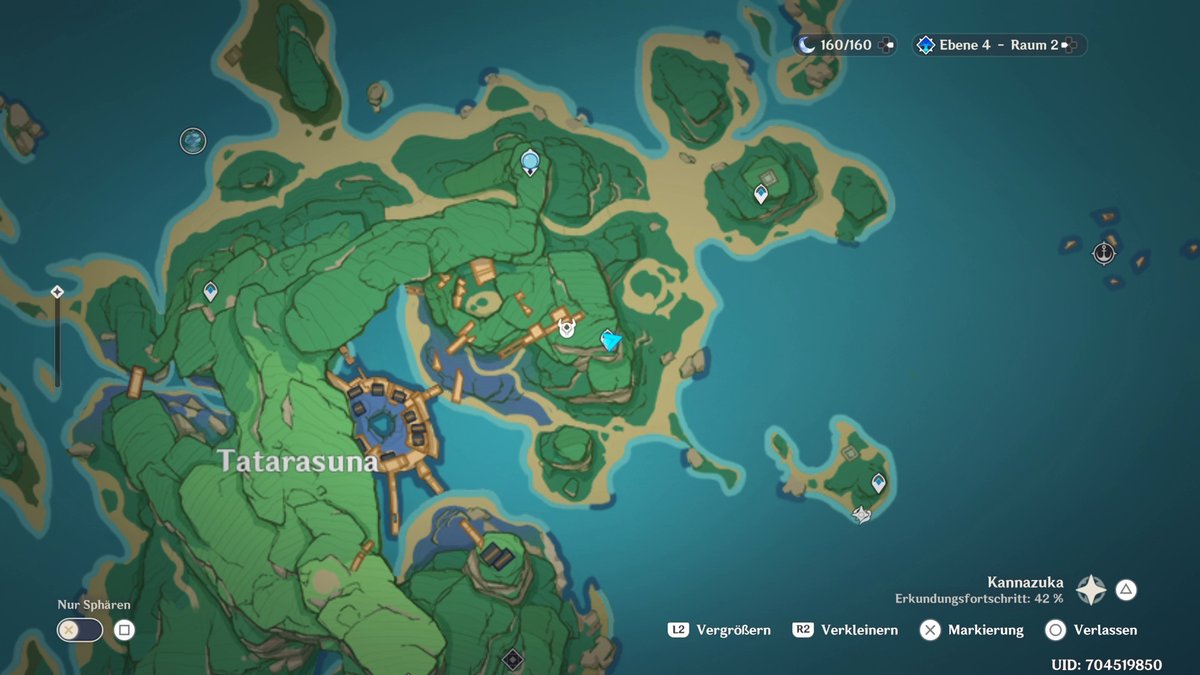Toggle the Nur Sphären switch
Screen dimensions: 1200x675
pyautogui.click(x=80, y=630)
